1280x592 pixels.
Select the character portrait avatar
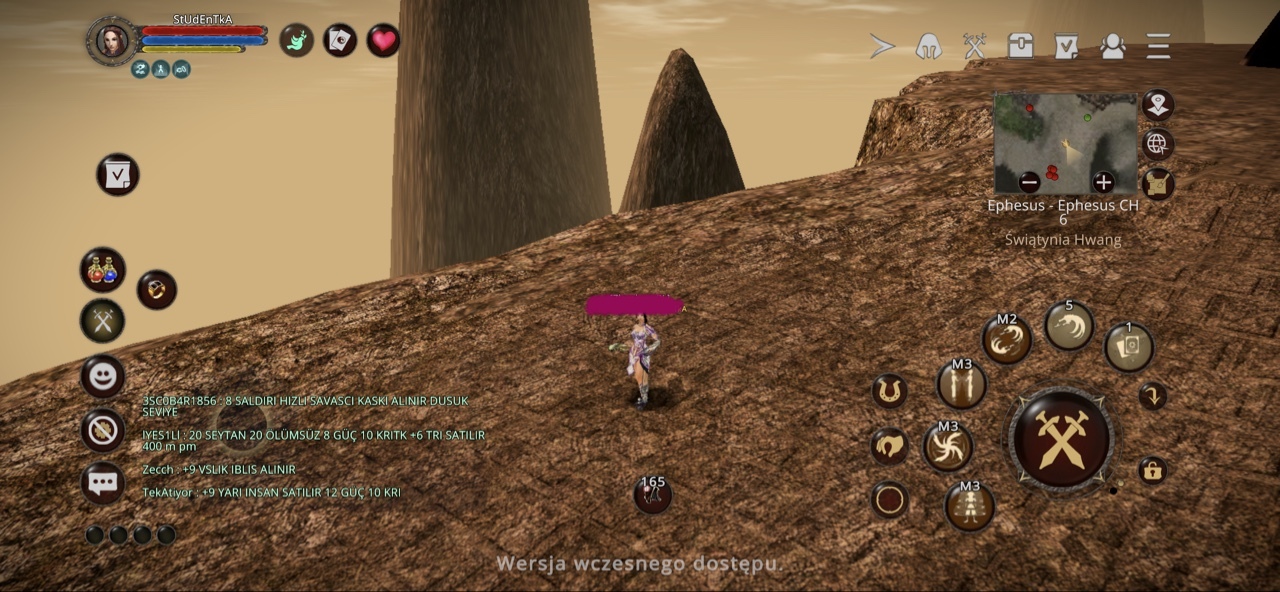coord(112,41)
